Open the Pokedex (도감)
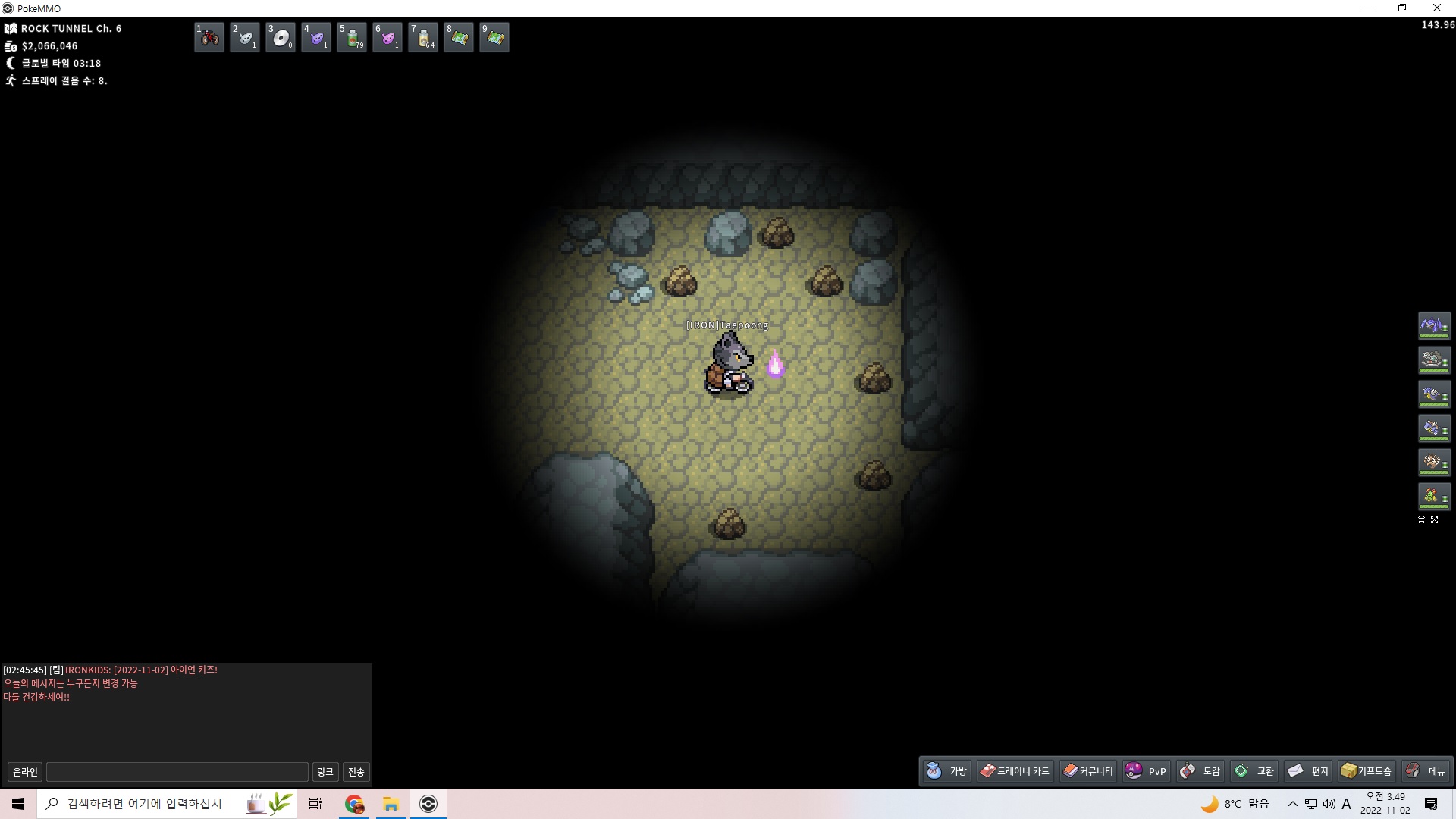This screenshot has width=1456, height=819. coord(1200,771)
